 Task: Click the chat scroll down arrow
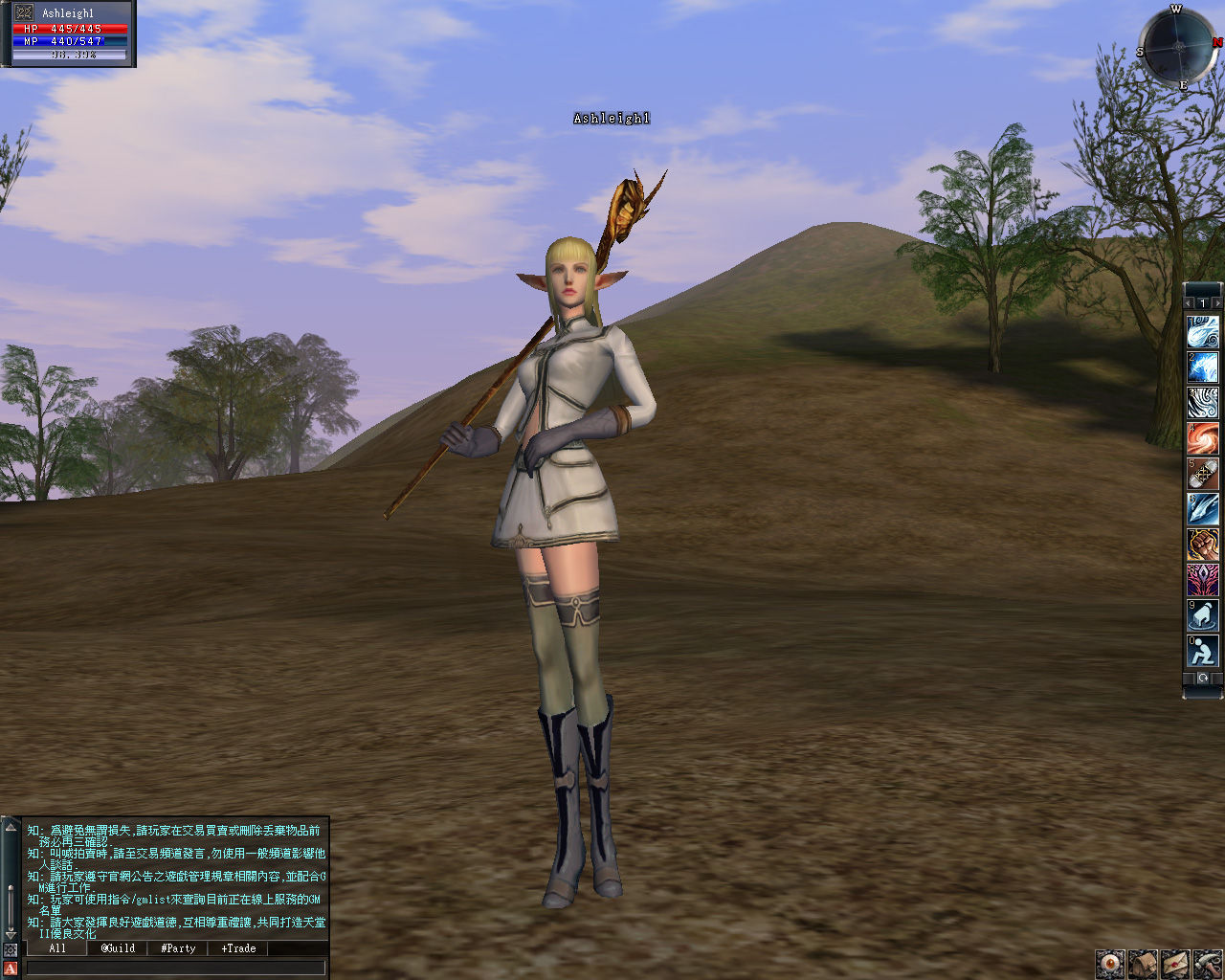[x=11, y=933]
